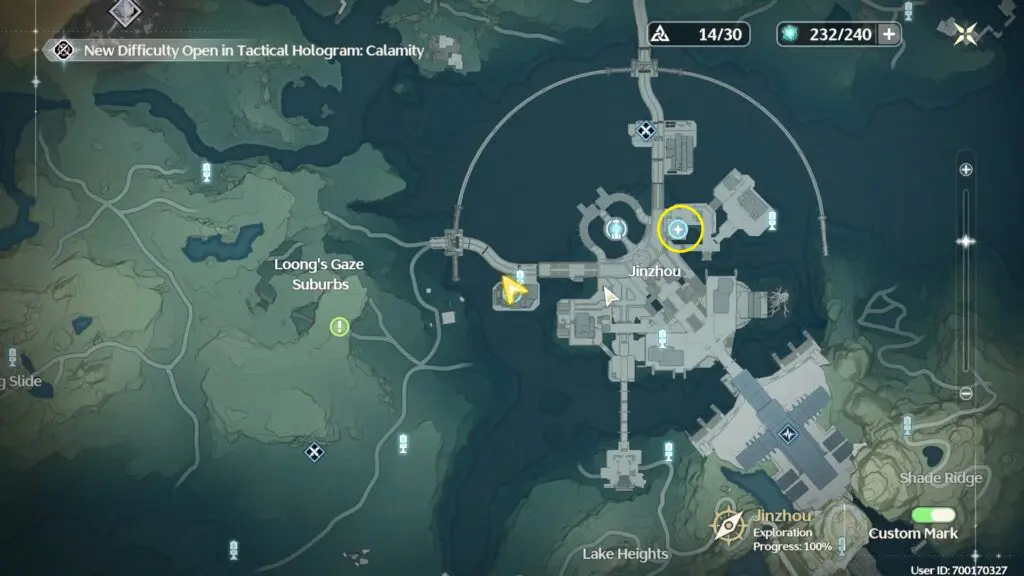Select the marker inside Jinzhou's circular plaza
The width and height of the screenshot is (1024, 576).
(x=614, y=229)
